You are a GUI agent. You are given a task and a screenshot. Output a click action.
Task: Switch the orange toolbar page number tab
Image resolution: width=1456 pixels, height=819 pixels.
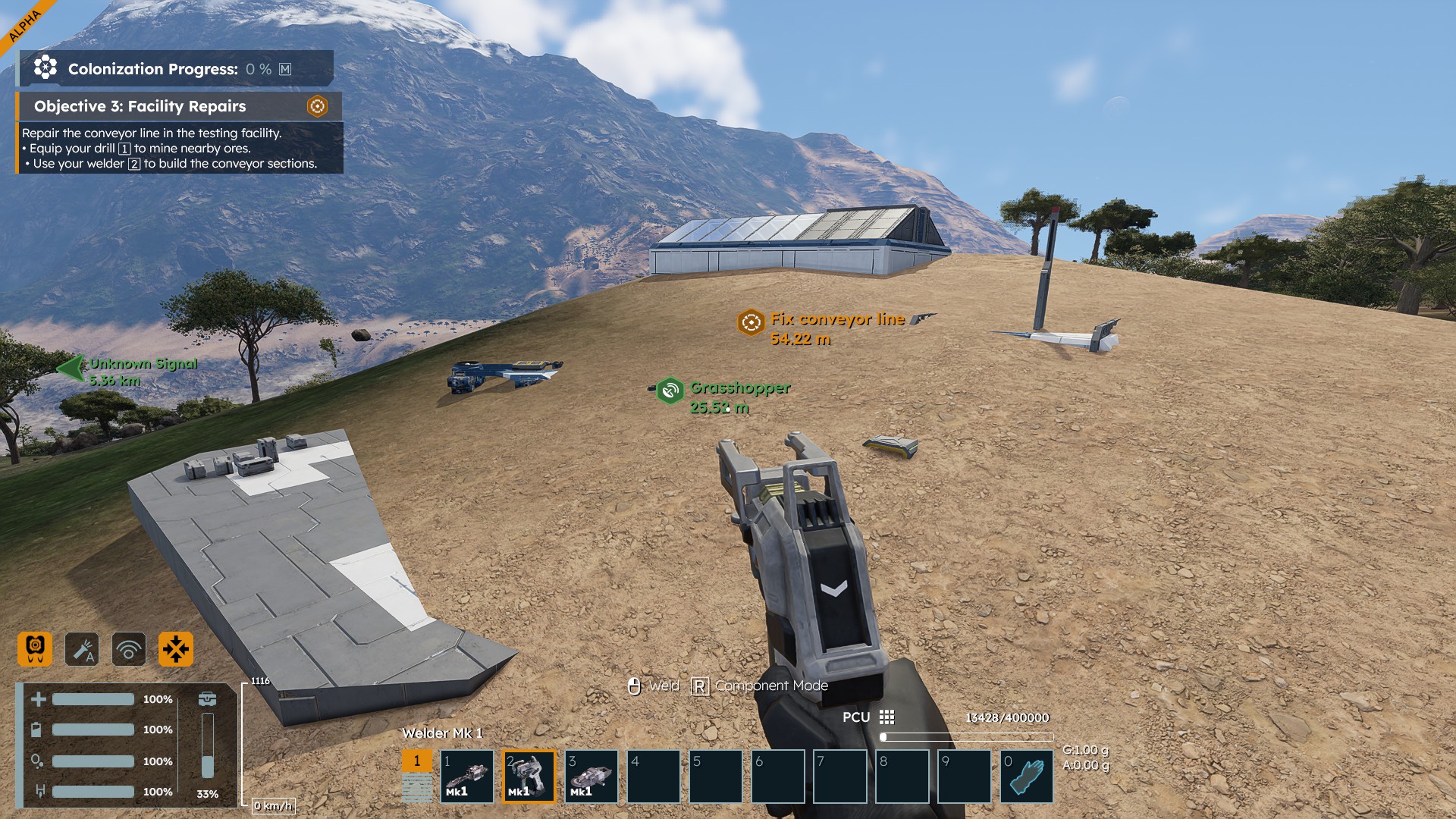[416, 761]
